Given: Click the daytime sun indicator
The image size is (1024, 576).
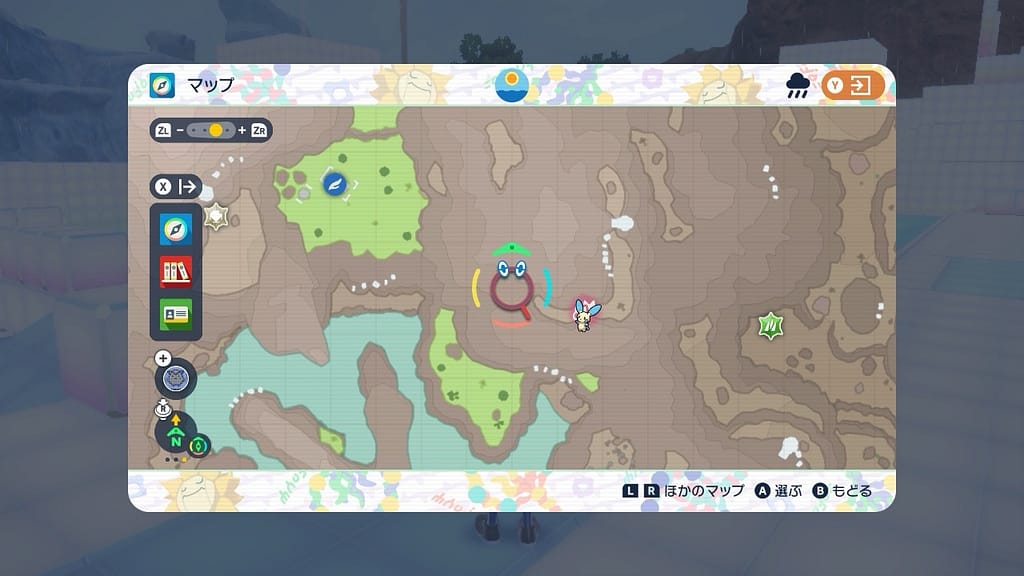Looking at the screenshot, I should click(x=512, y=84).
